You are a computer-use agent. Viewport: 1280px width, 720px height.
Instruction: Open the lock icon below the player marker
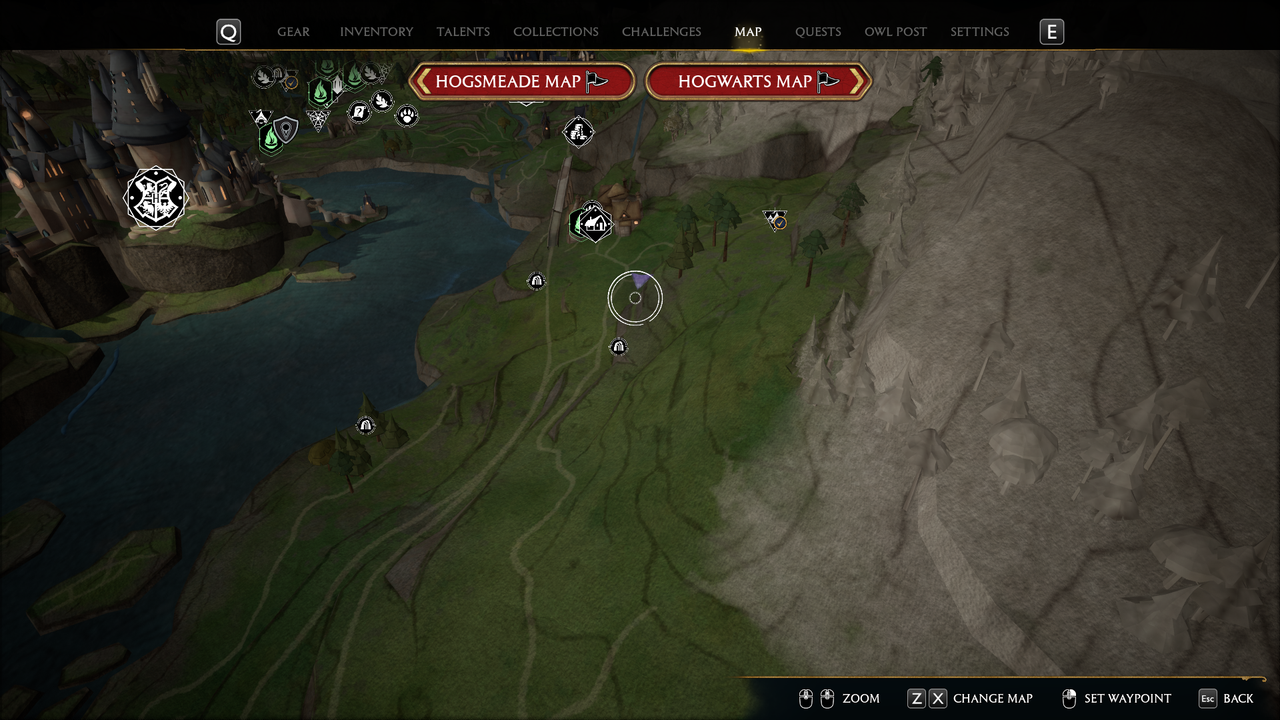click(x=619, y=346)
